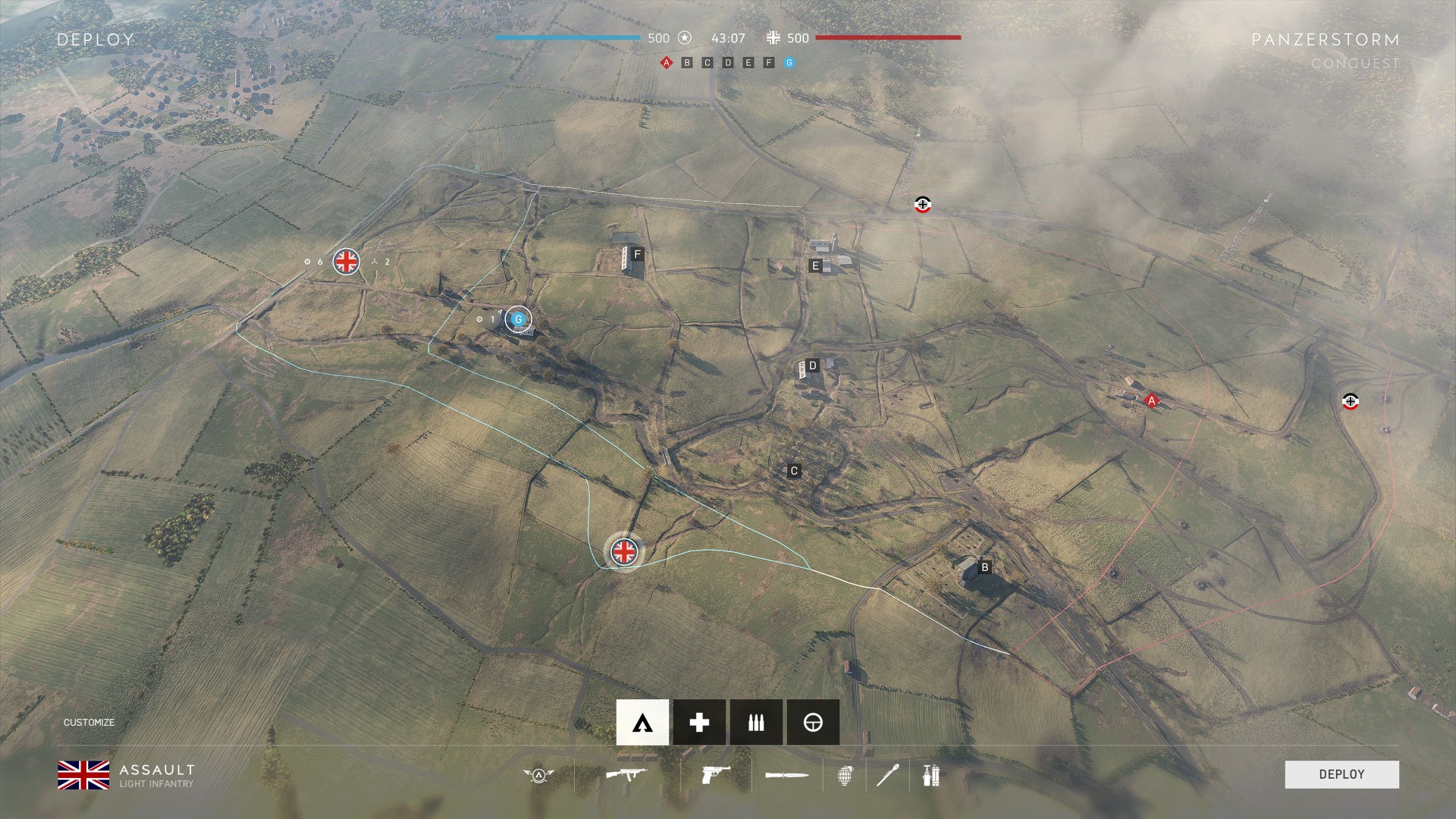Click the red objective A diamond at top
Viewport: 1456px width, 819px height.
[x=666, y=63]
